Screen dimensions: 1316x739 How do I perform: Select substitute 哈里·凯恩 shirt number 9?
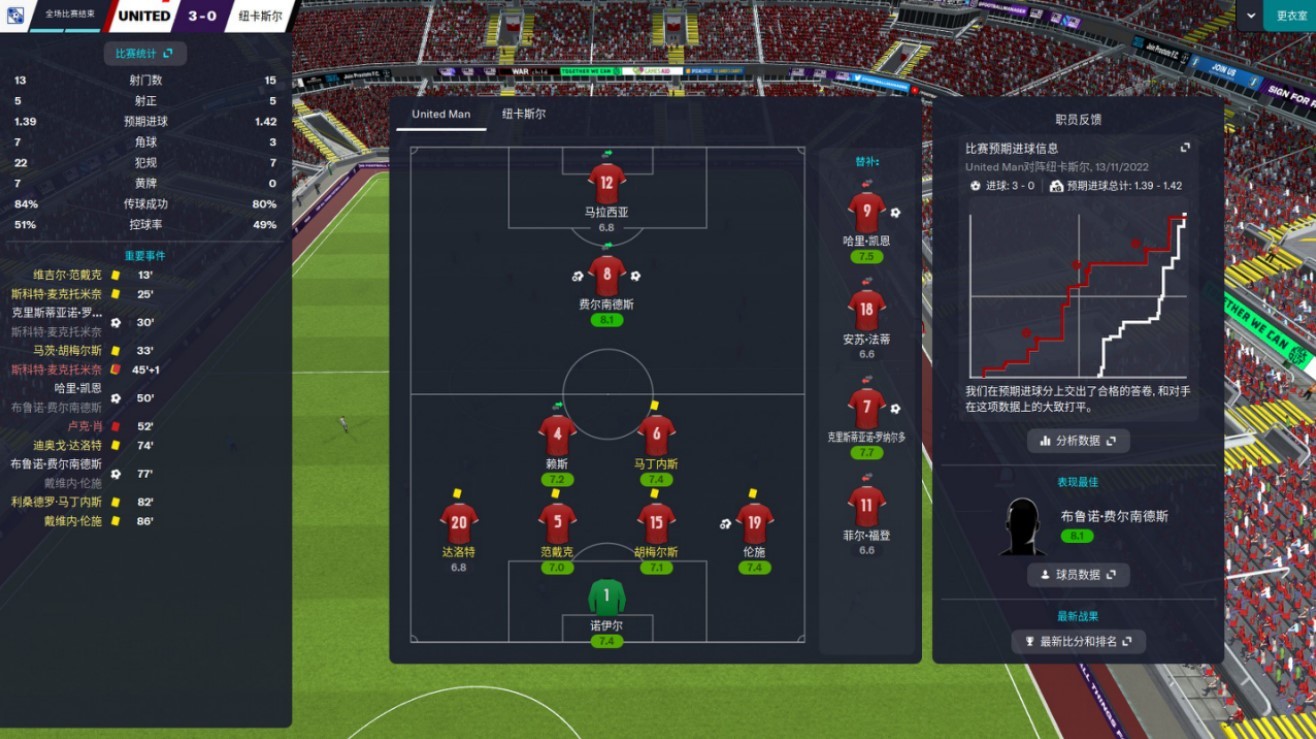tap(866, 213)
